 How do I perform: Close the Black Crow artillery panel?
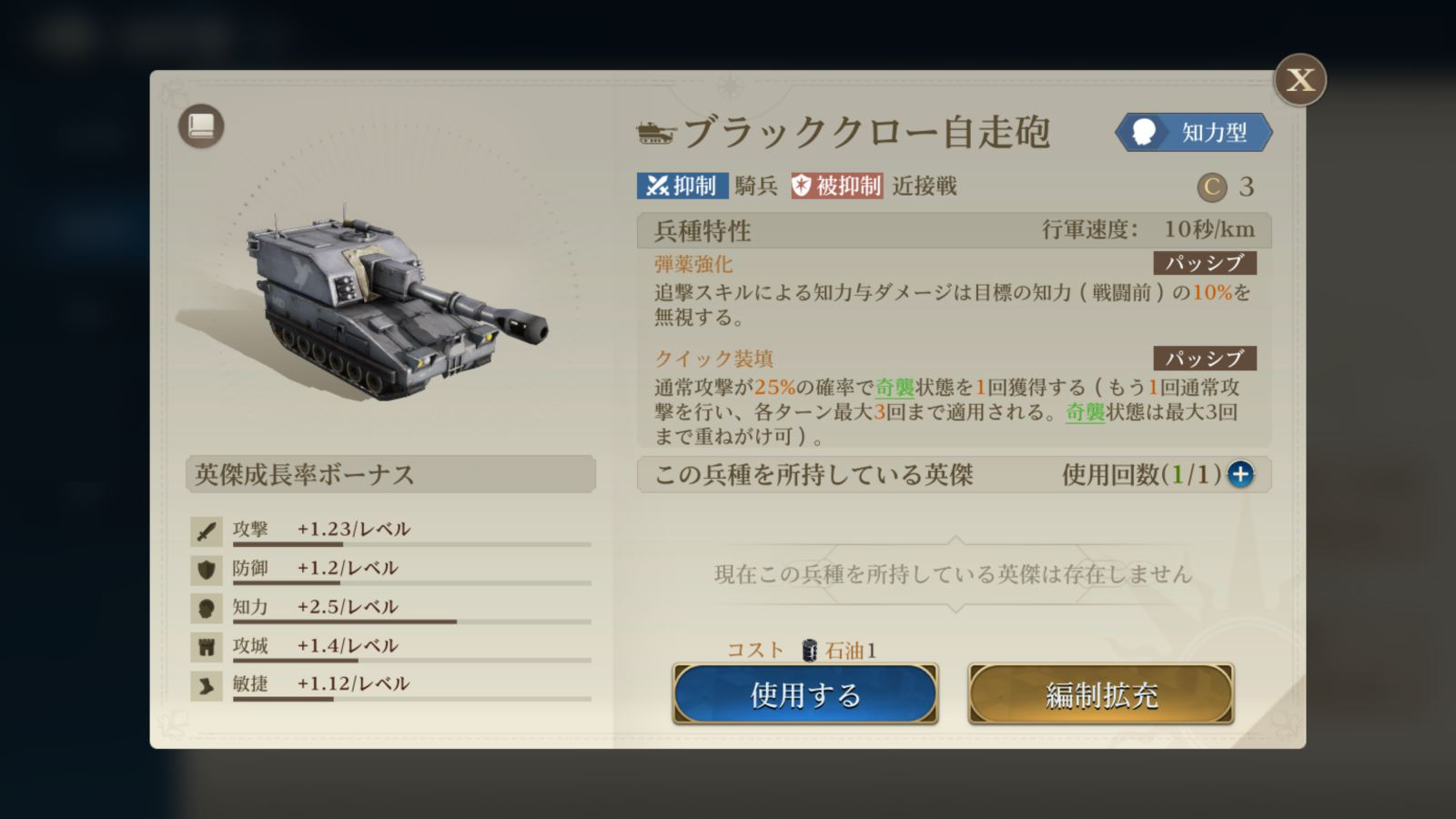(x=1299, y=80)
